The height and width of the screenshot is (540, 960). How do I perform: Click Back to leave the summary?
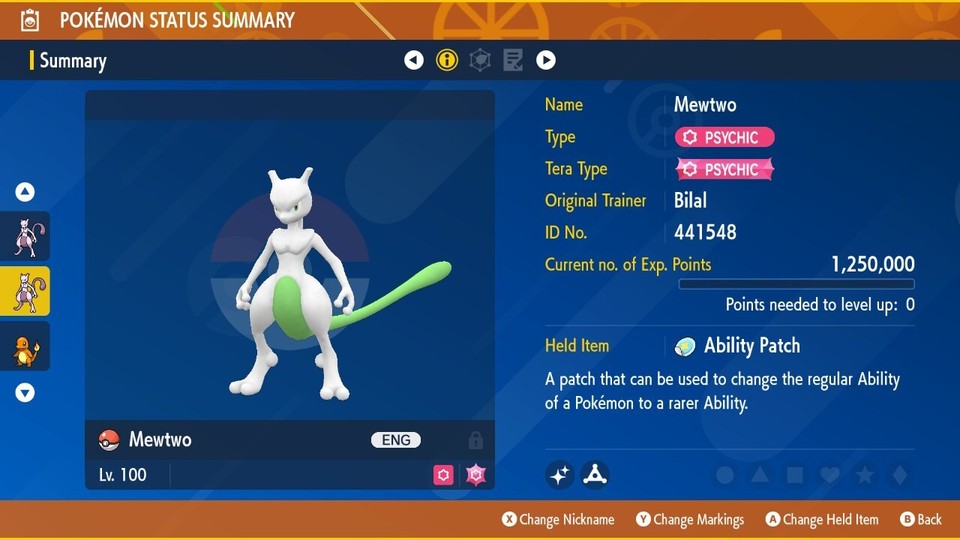tap(921, 520)
